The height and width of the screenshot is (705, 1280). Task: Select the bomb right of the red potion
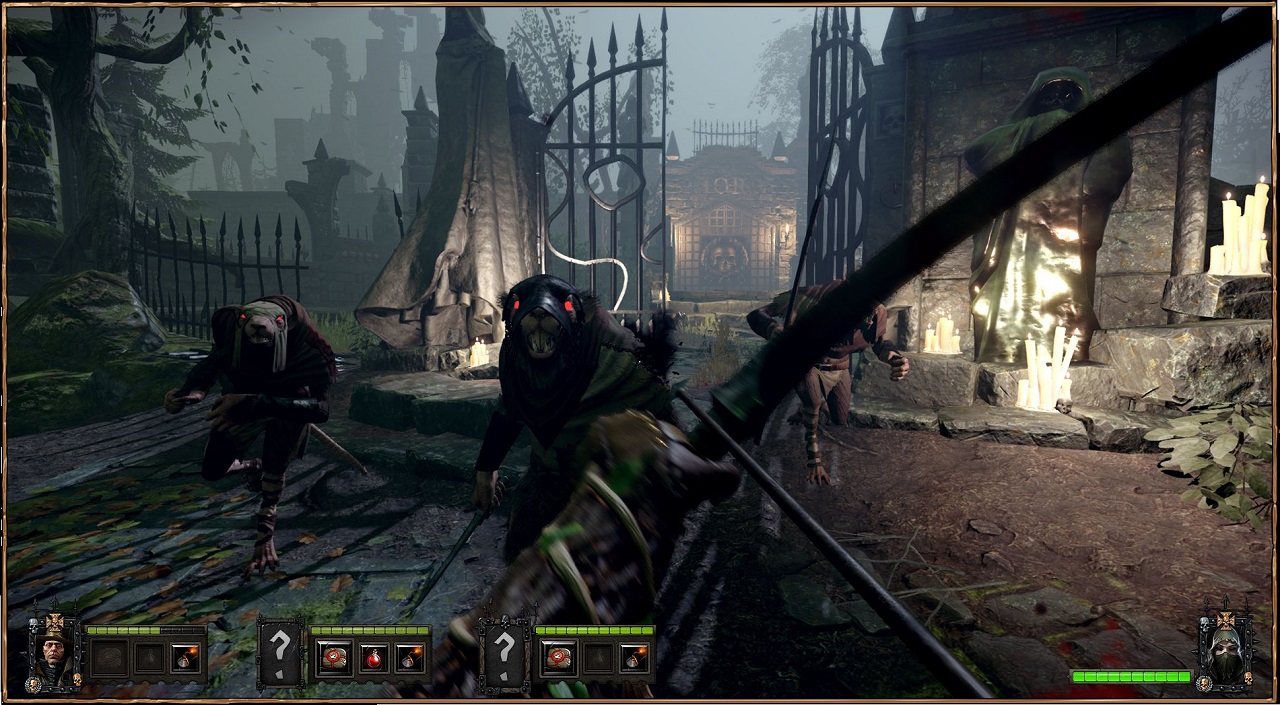point(409,658)
